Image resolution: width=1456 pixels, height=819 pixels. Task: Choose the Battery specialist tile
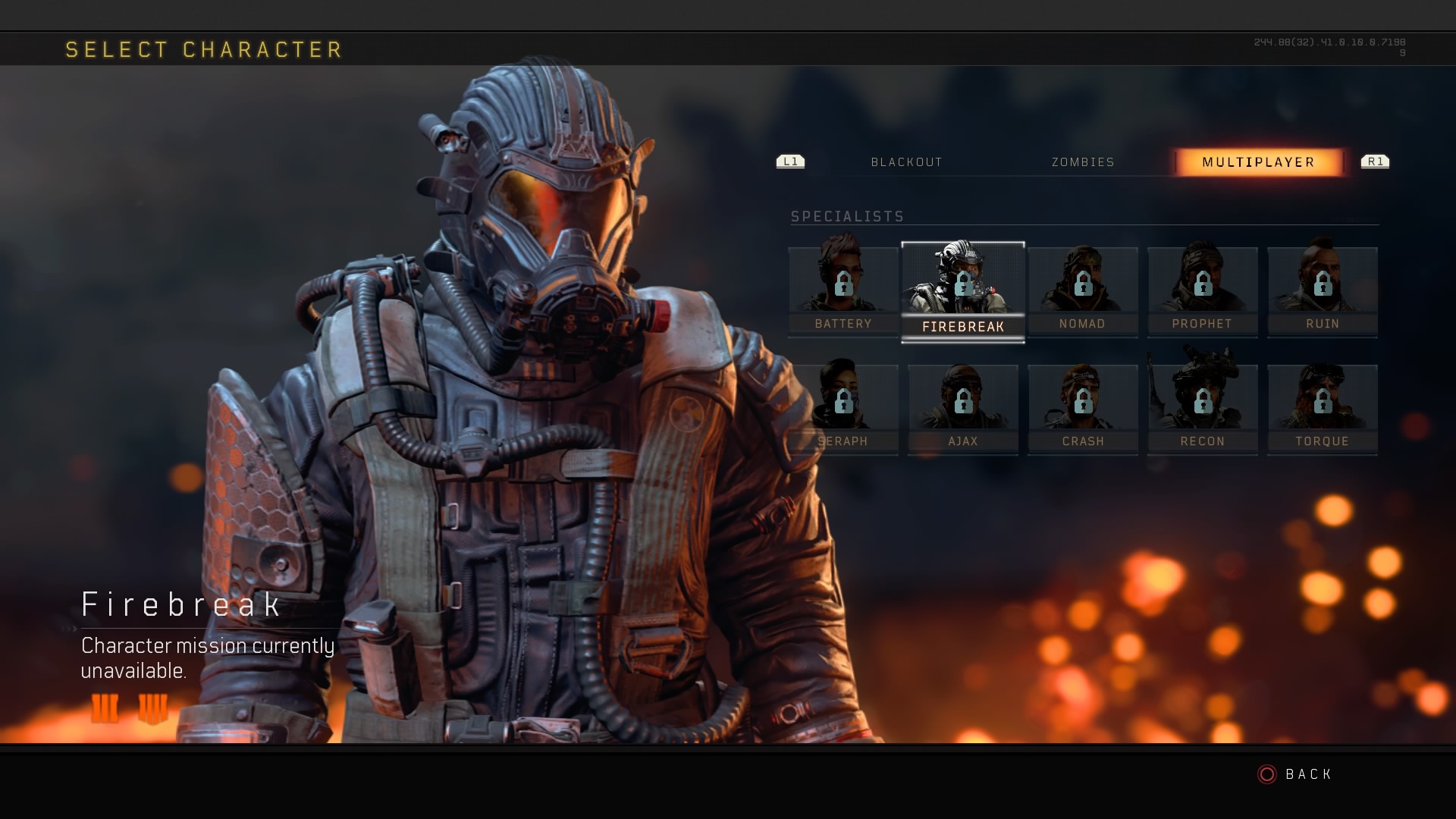[x=843, y=291]
